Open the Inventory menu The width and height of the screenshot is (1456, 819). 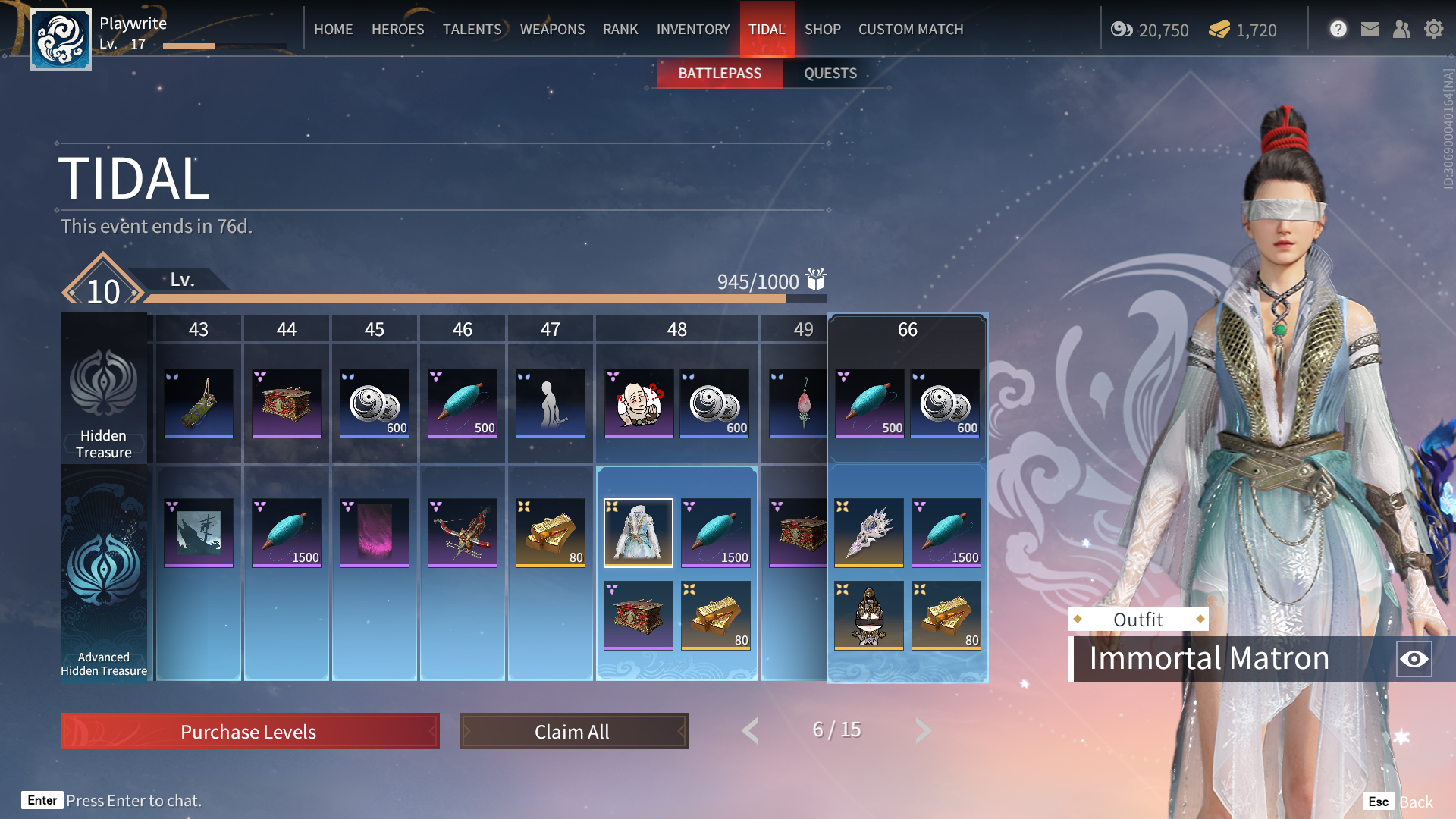[x=692, y=29]
